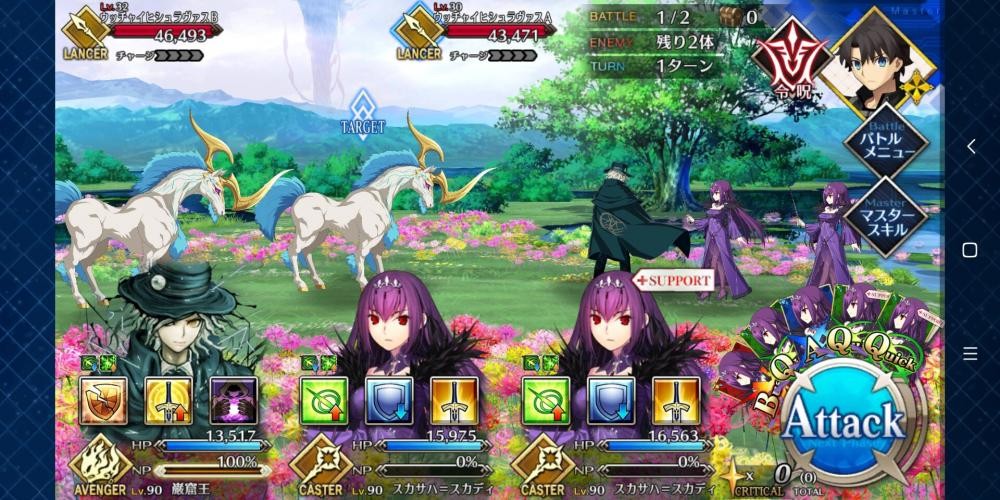The width and height of the screenshot is (1000, 500).
Task: Use Avenger's golden sword buff skill
Action: pyautogui.click(x=169, y=400)
